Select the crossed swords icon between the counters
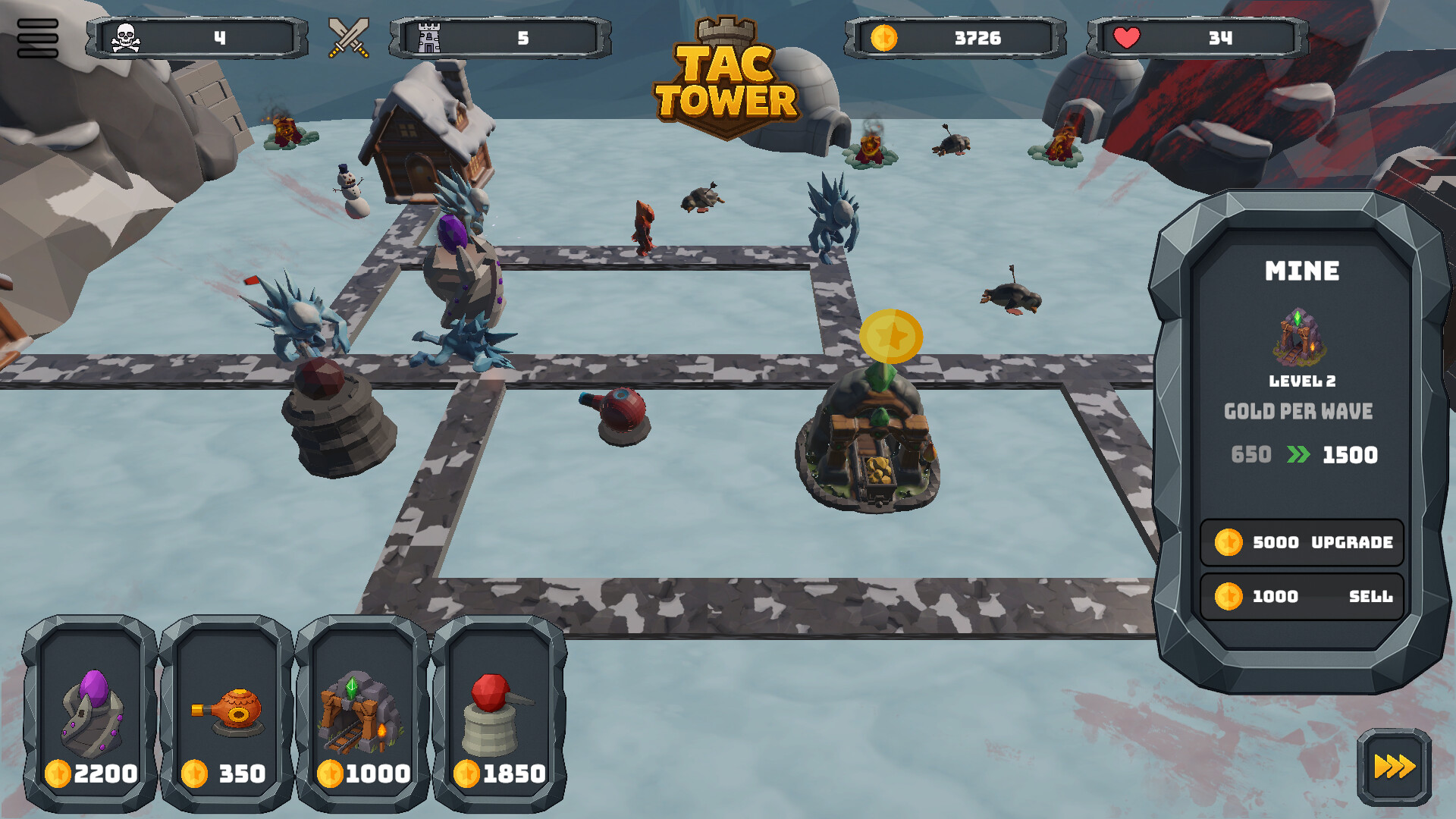1456x819 pixels. click(348, 36)
